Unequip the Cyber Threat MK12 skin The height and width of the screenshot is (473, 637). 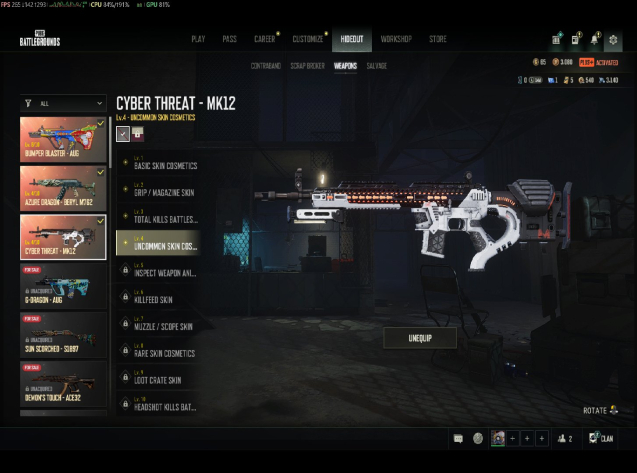click(420, 337)
